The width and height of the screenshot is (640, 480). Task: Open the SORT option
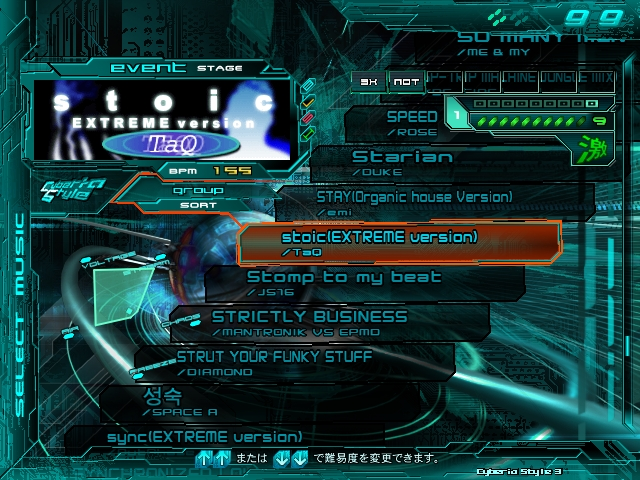pos(198,204)
